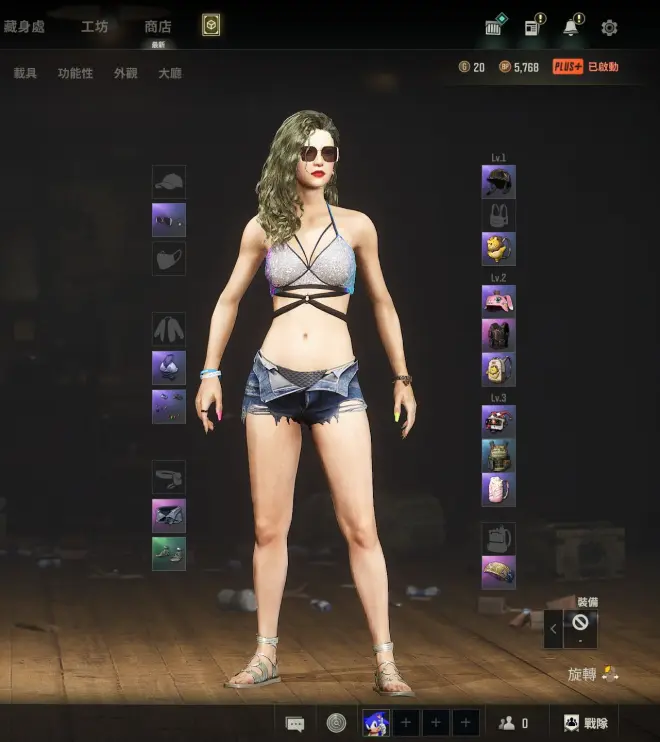The height and width of the screenshot is (742, 660).
Task: Choose the 外觀 (Appearance) category
Action: point(125,73)
